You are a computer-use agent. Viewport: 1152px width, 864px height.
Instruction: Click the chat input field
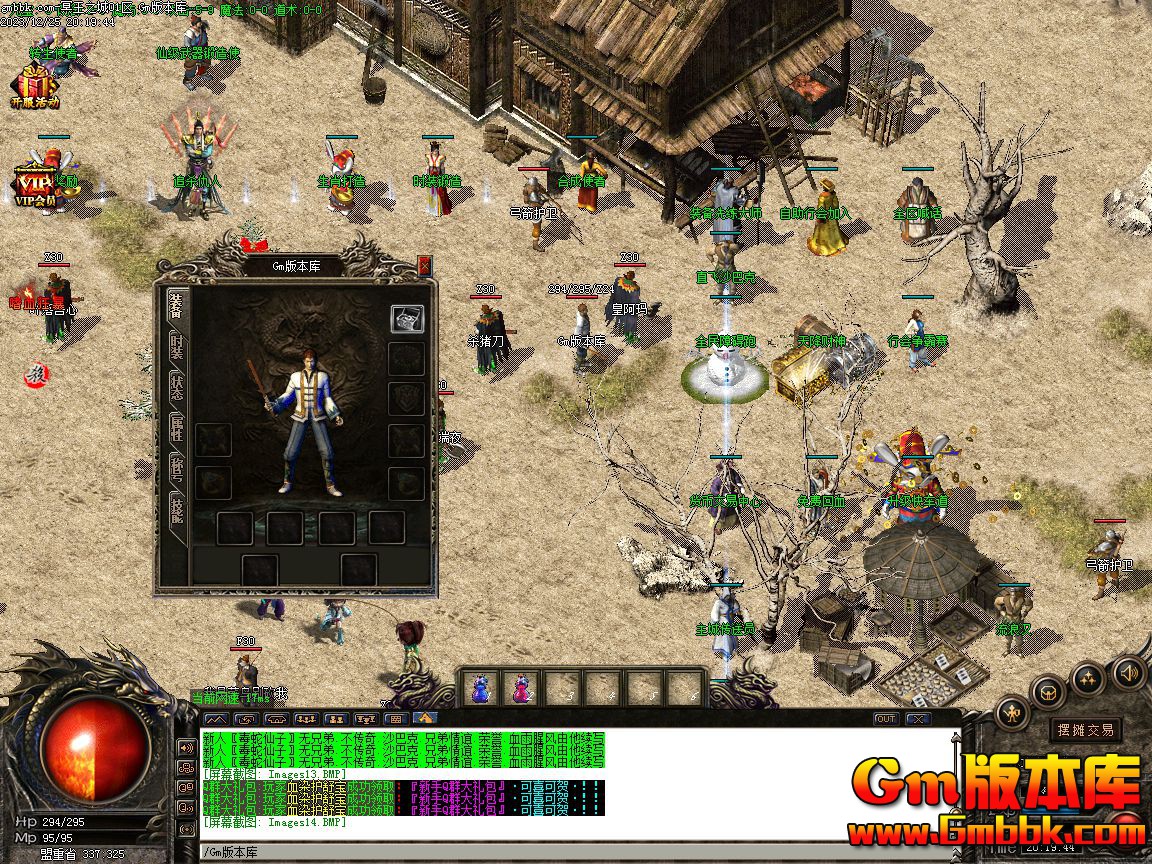500,852
